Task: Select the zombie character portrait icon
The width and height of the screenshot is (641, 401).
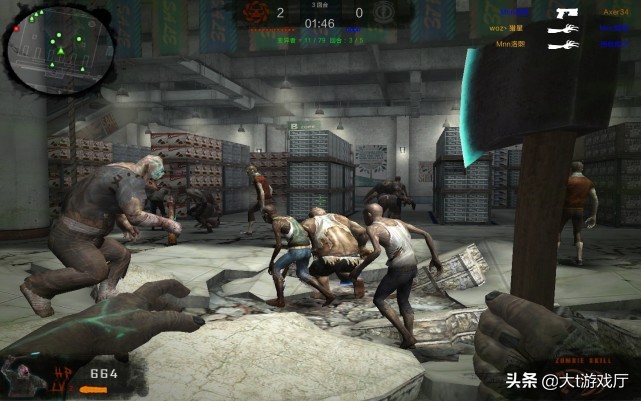Action: [18, 374]
